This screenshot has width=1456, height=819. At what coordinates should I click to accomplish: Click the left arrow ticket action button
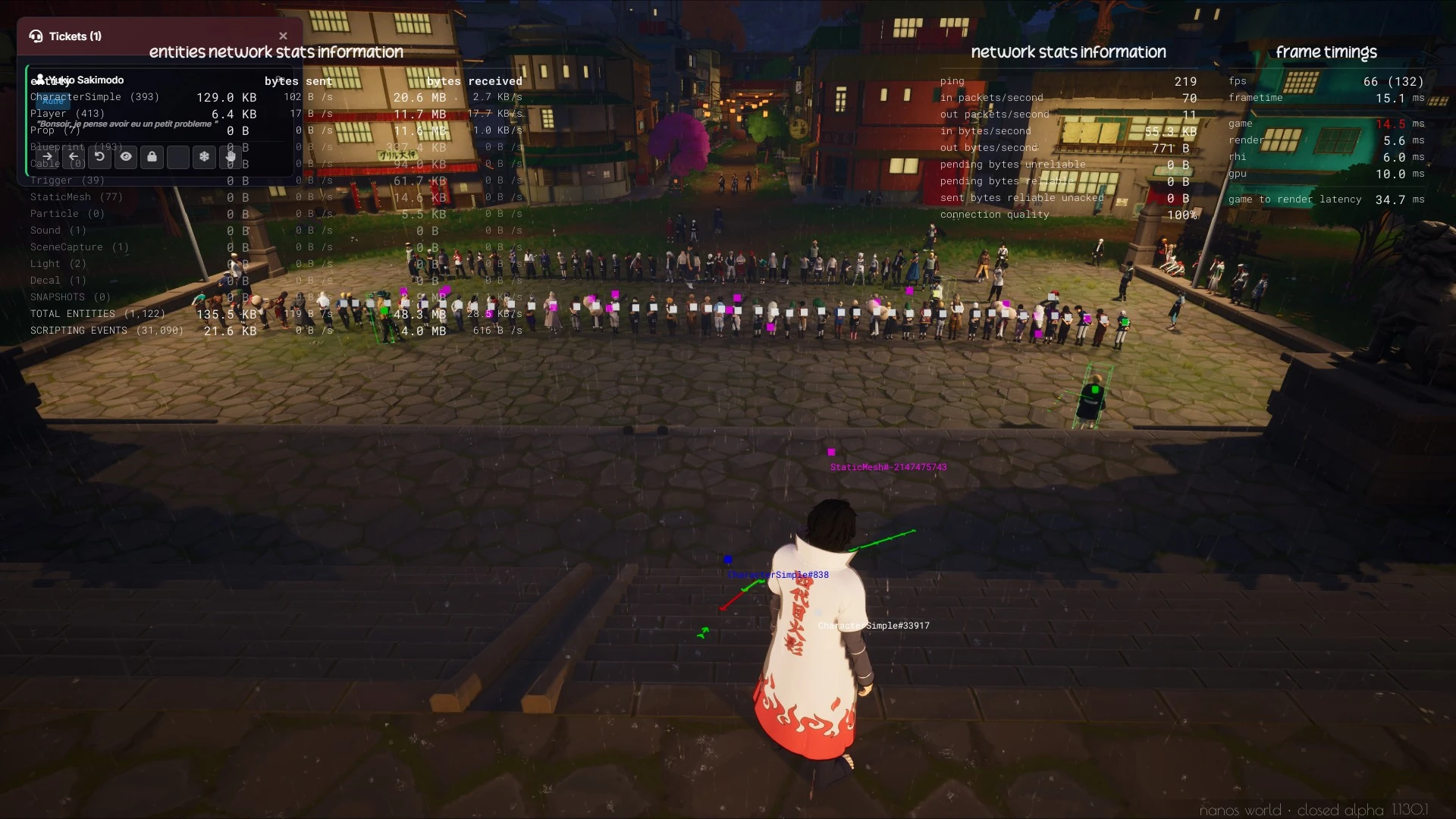point(74,157)
